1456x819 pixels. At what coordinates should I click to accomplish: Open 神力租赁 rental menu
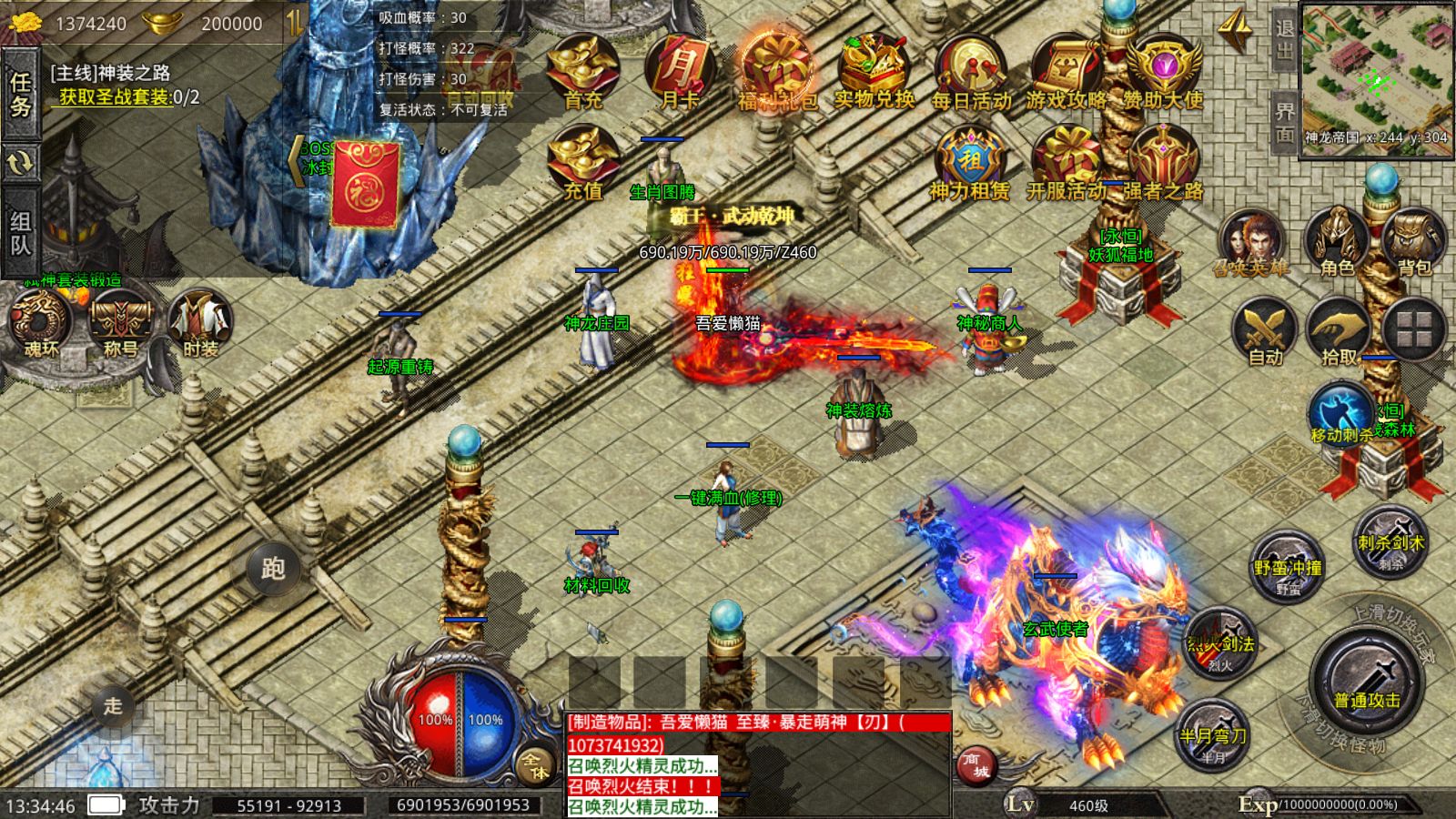970,162
